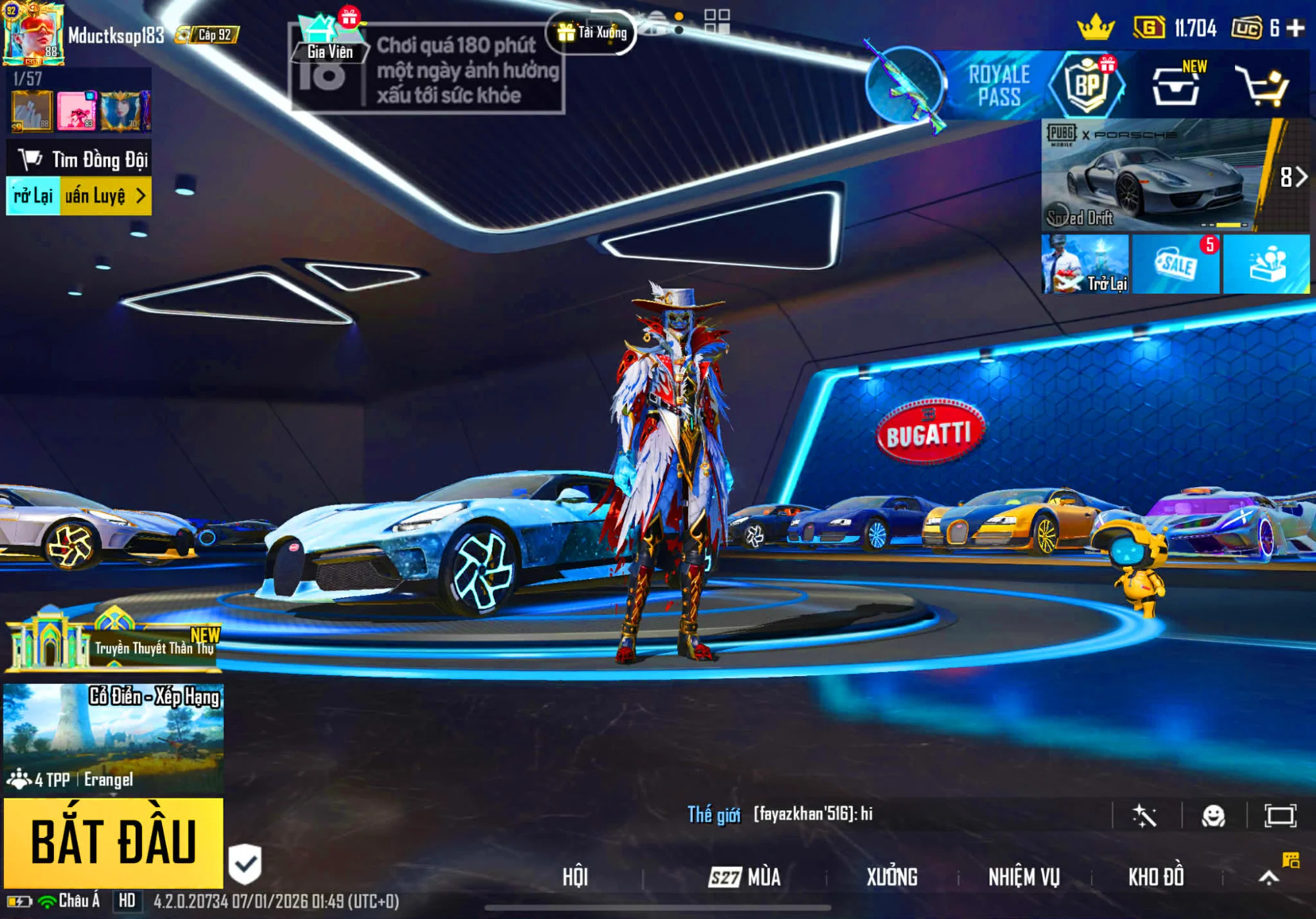Screen dimensions: 1316x919
Task: Open the BP badge icon
Action: (x=1087, y=86)
